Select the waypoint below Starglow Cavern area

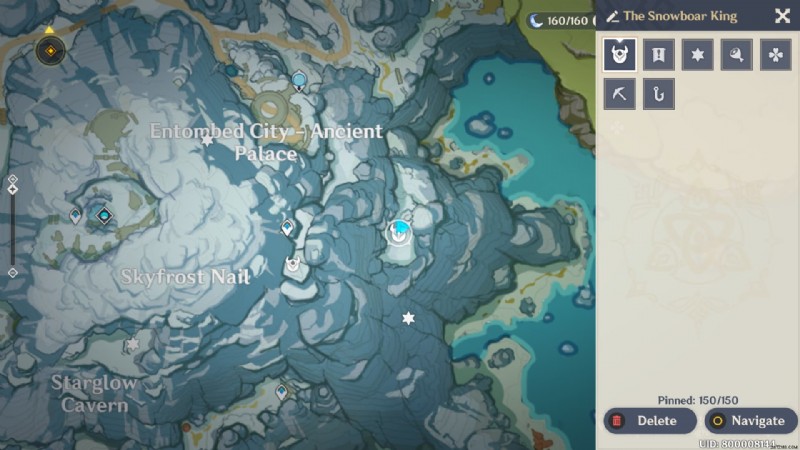(282, 392)
